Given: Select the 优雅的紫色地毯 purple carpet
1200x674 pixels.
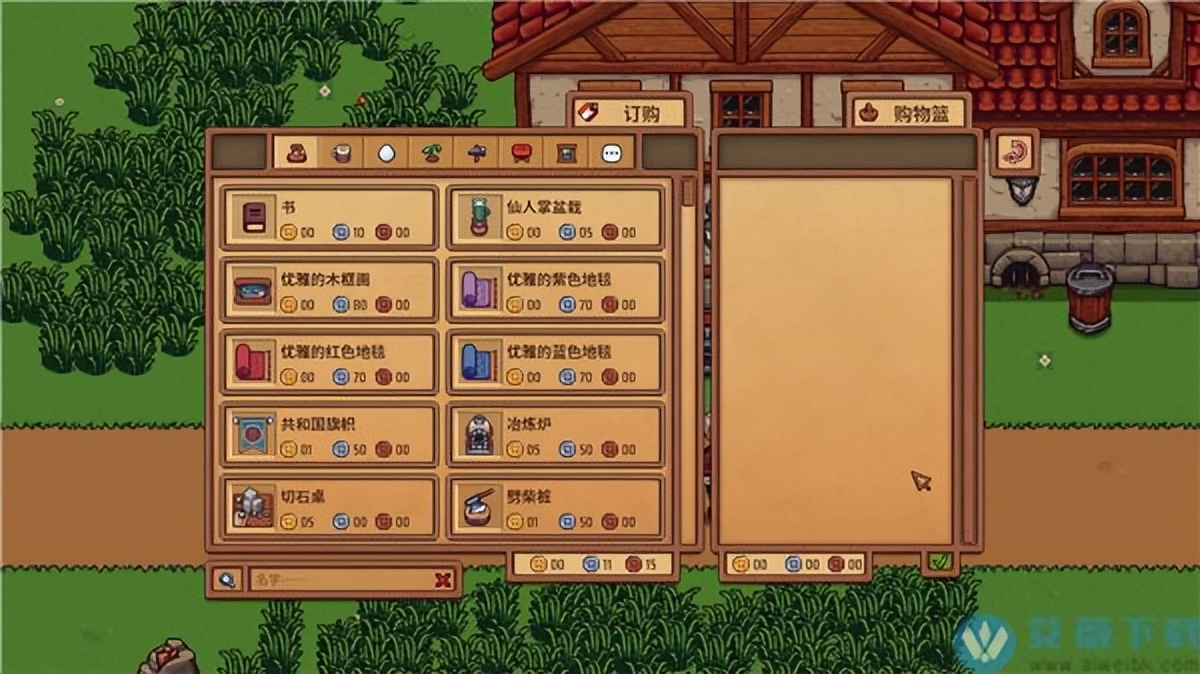Looking at the screenshot, I should click(x=554, y=290).
